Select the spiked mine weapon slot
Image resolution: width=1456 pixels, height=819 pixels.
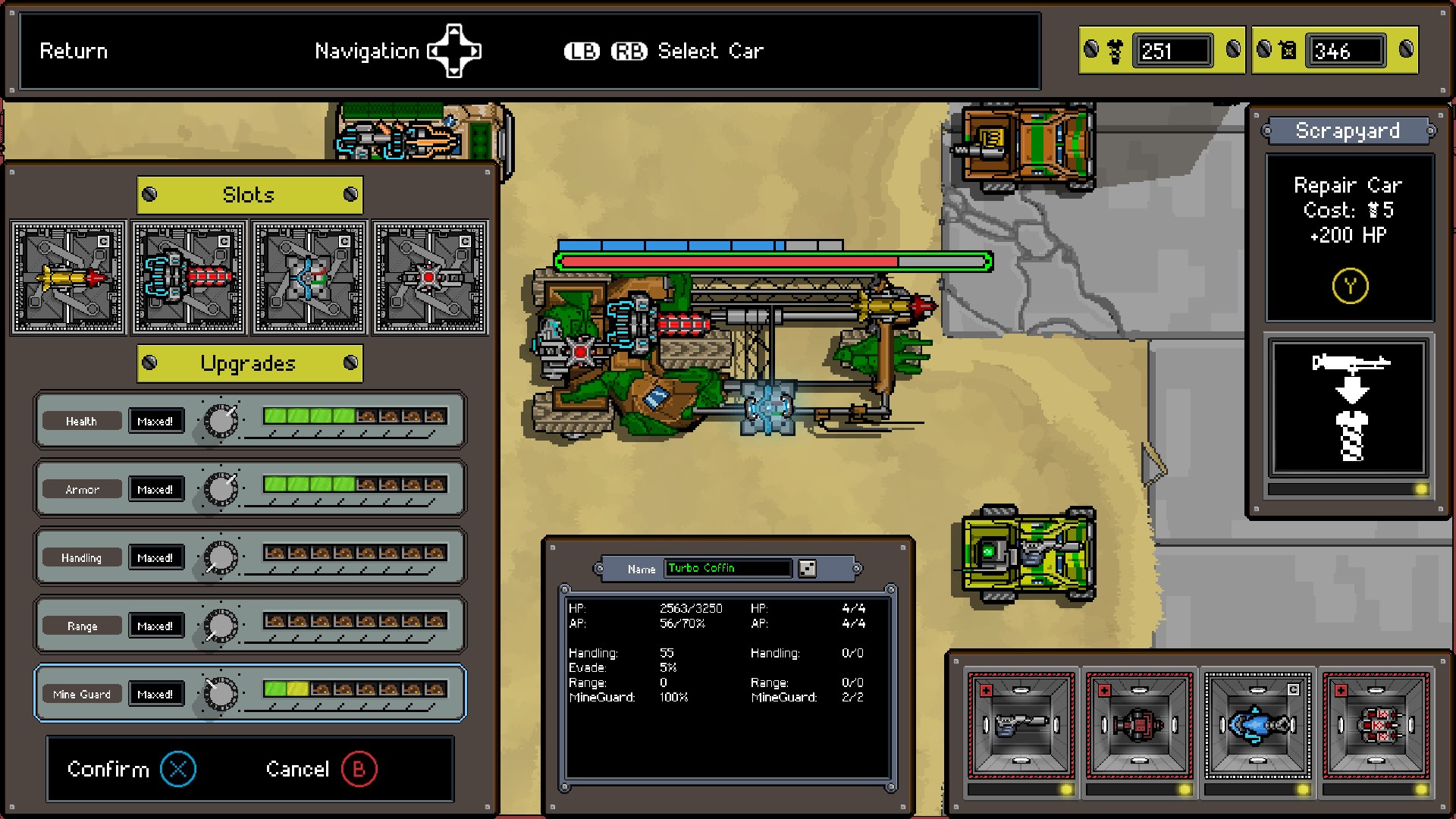[x=429, y=278]
